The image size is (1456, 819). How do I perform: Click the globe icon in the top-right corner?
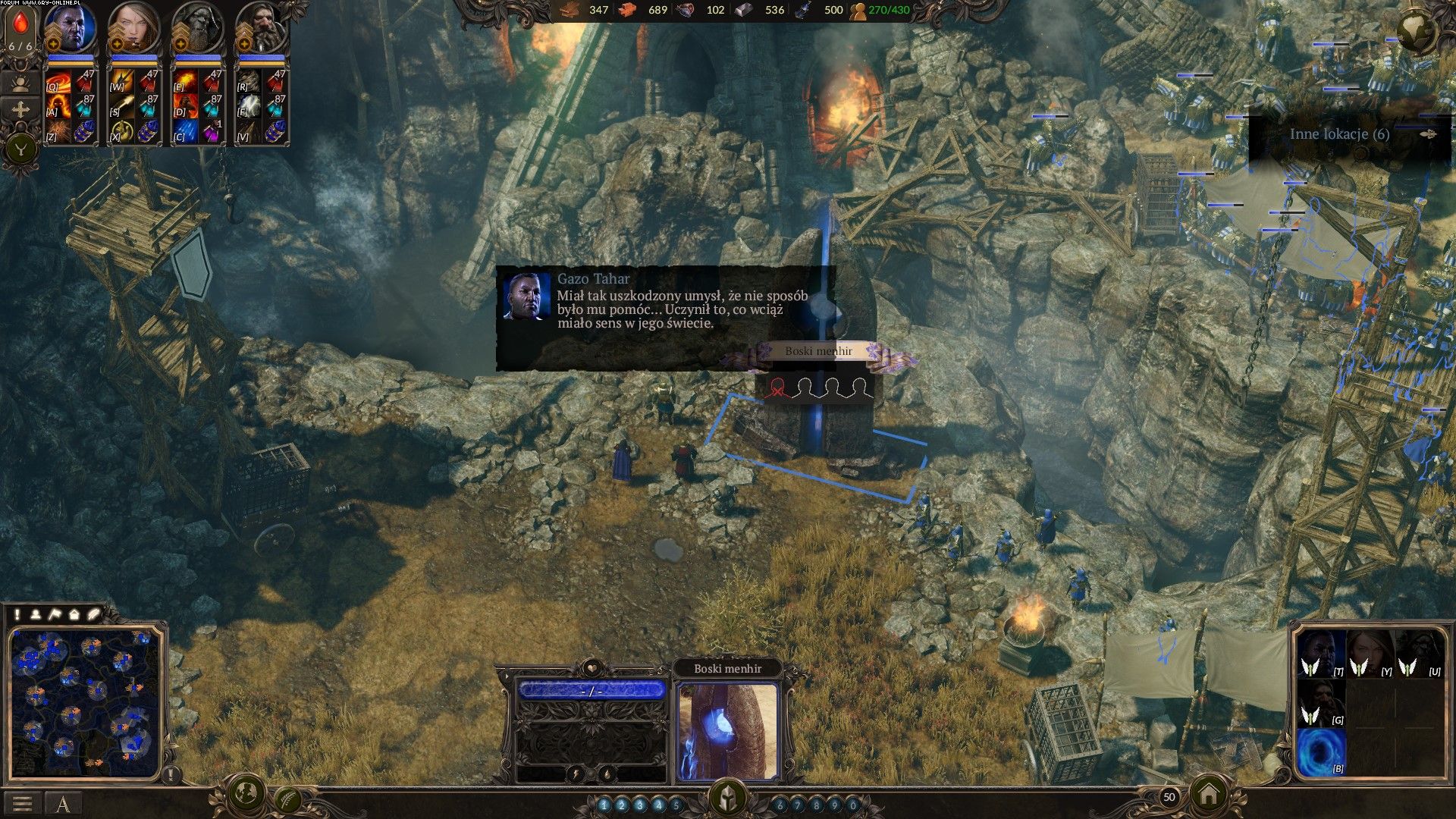click(x=1415, y=31)
